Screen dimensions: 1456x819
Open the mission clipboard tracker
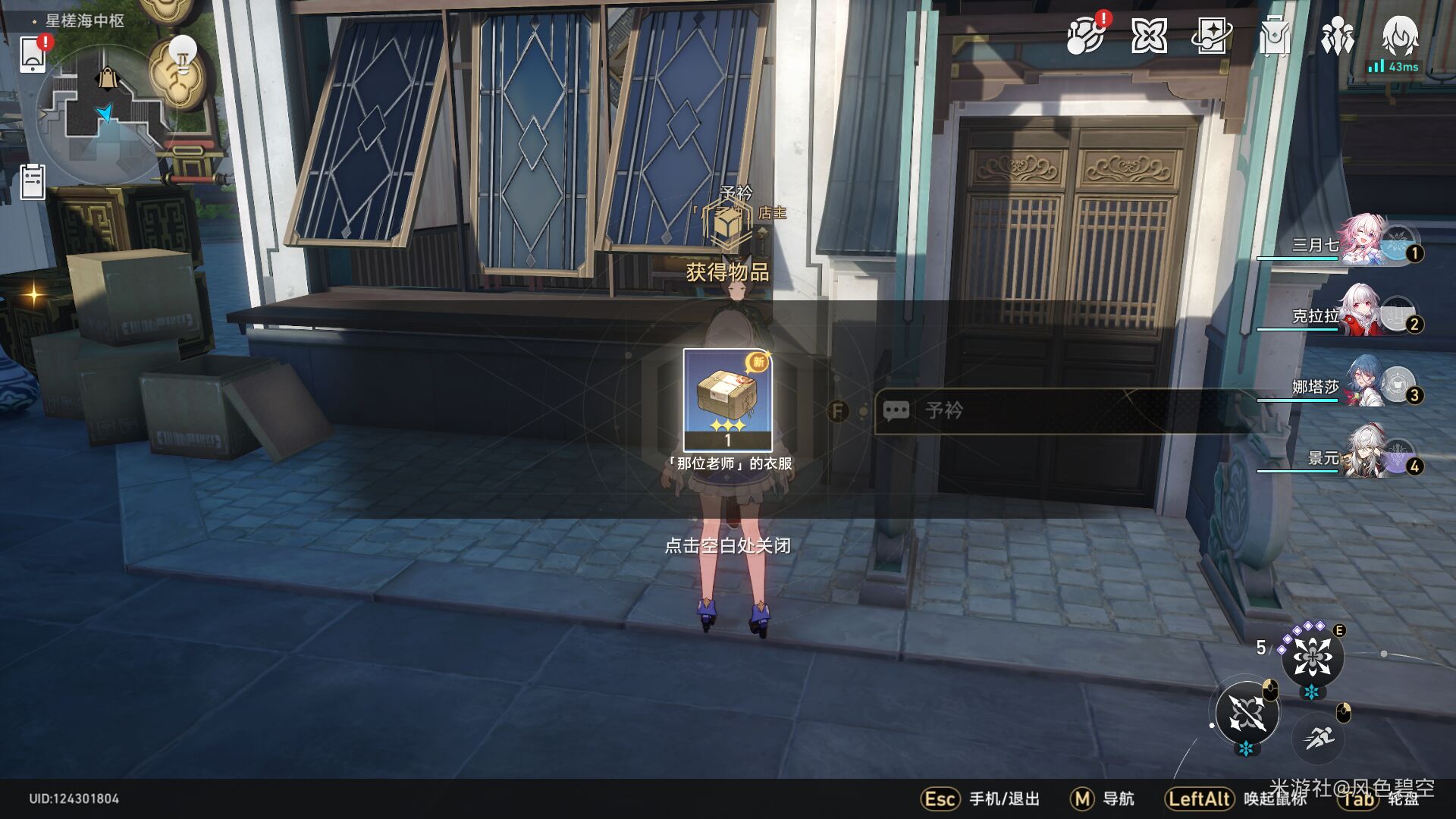click(33, 183)
